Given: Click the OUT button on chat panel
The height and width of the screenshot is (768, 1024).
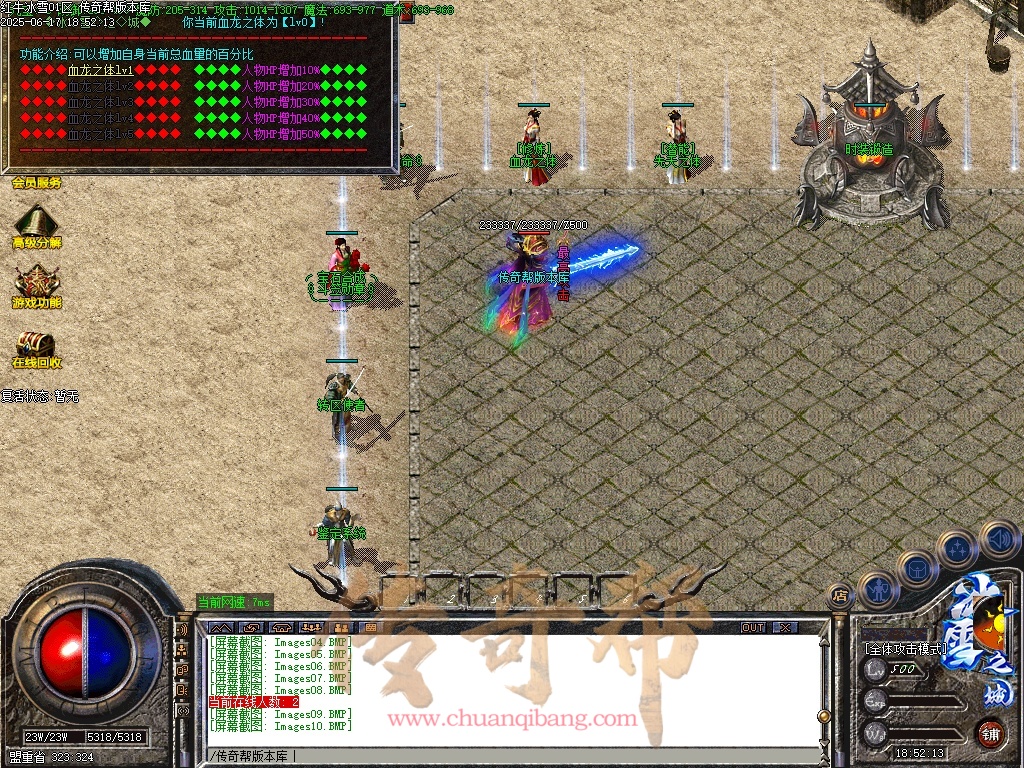Looking at the screenshot, I should click(x=753, y=627).
